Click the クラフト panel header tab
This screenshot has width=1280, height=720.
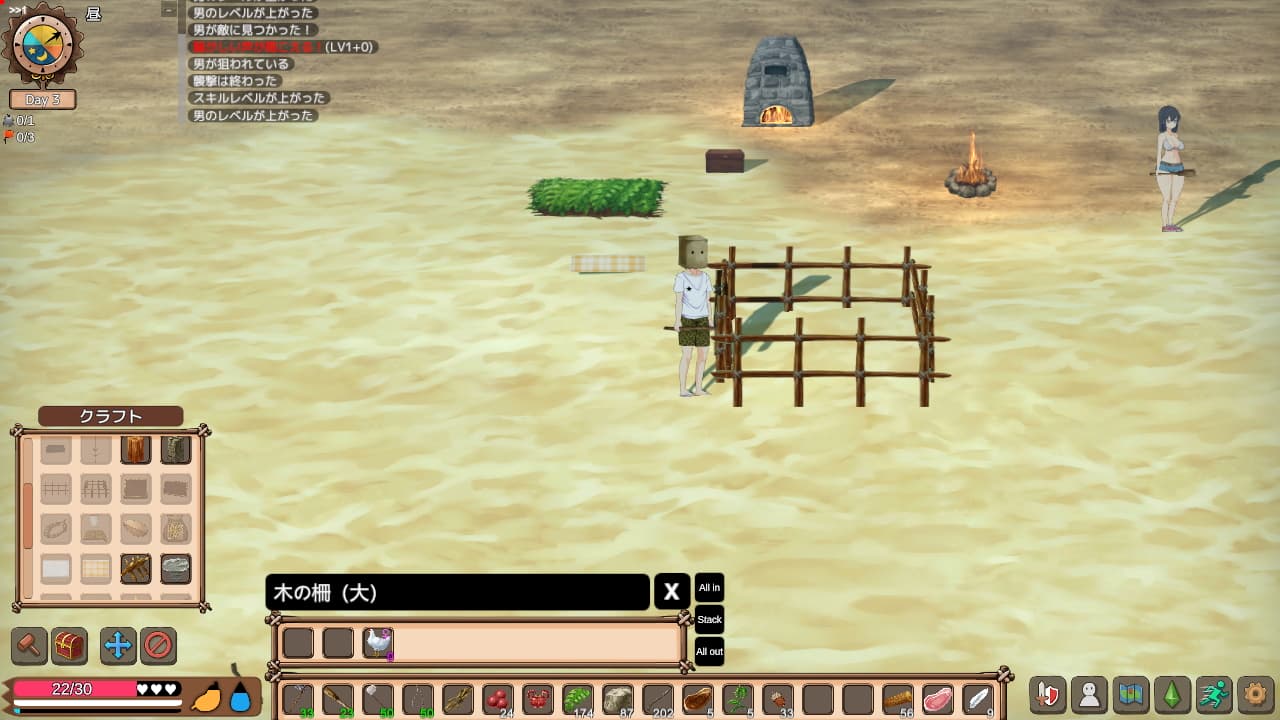click(x=110, y=416)
